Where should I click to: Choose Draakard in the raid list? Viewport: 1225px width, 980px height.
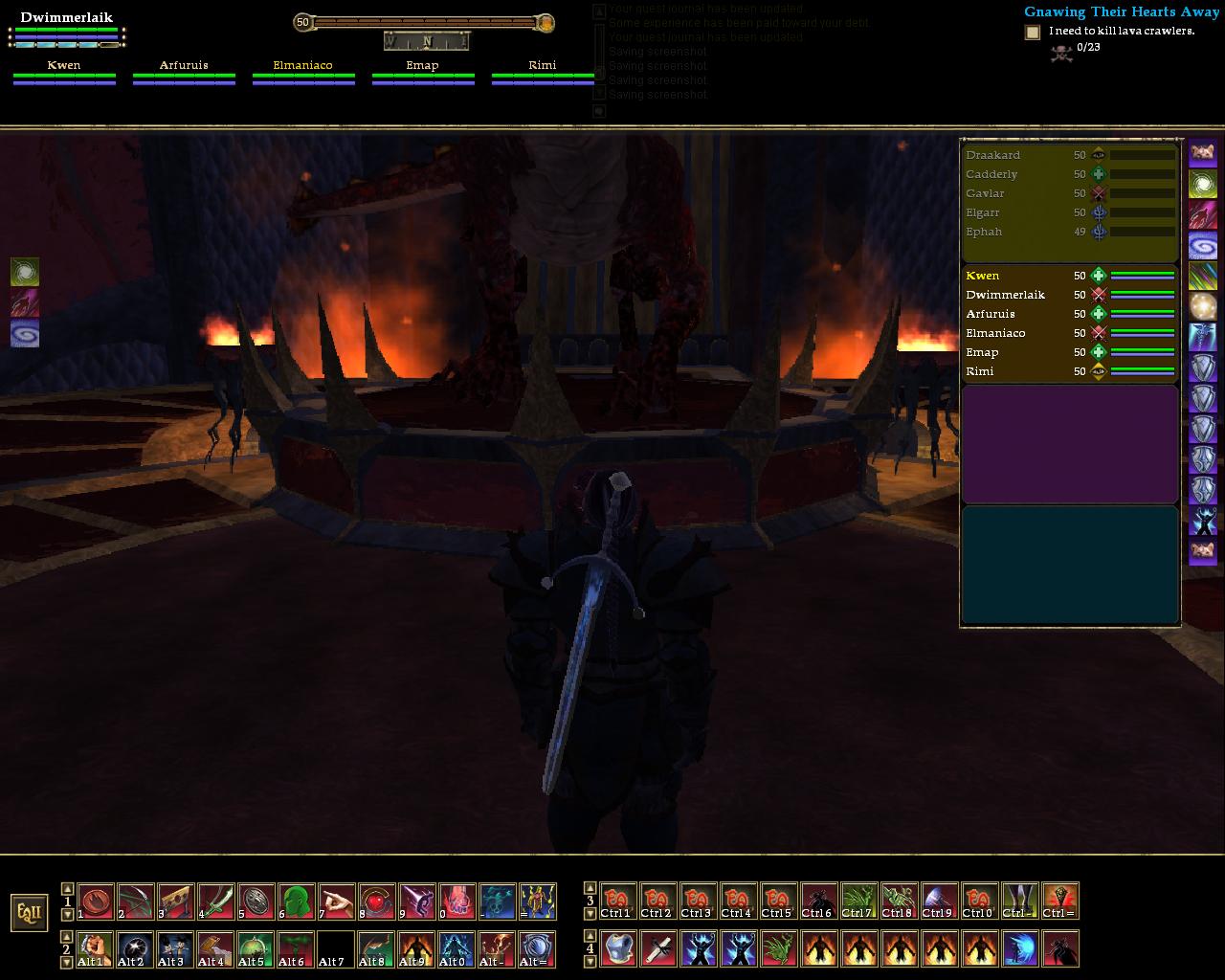click(992, 155)
